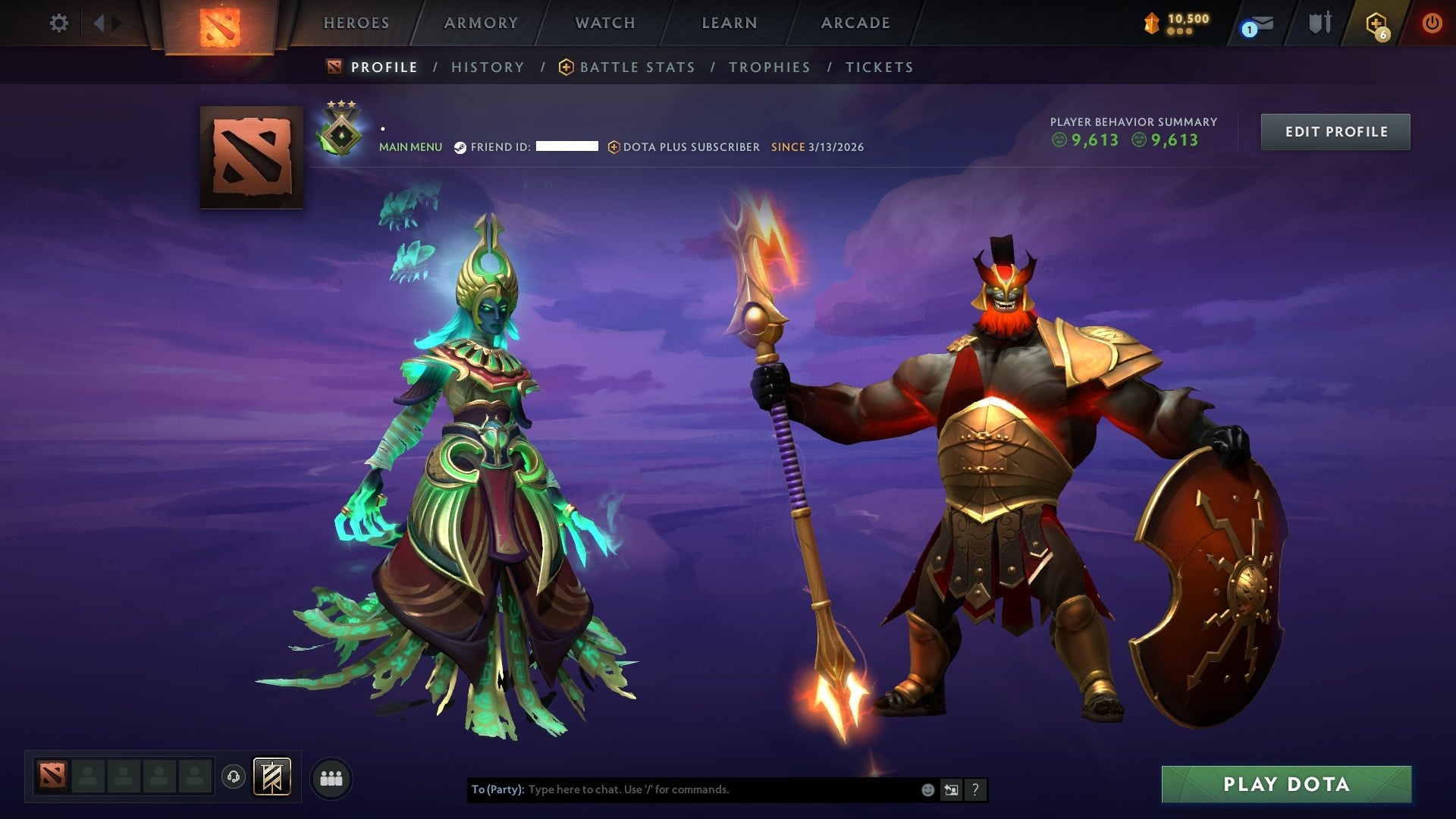
Task: Click the shield and sword armory icon
Action: tap(1319, 23)
